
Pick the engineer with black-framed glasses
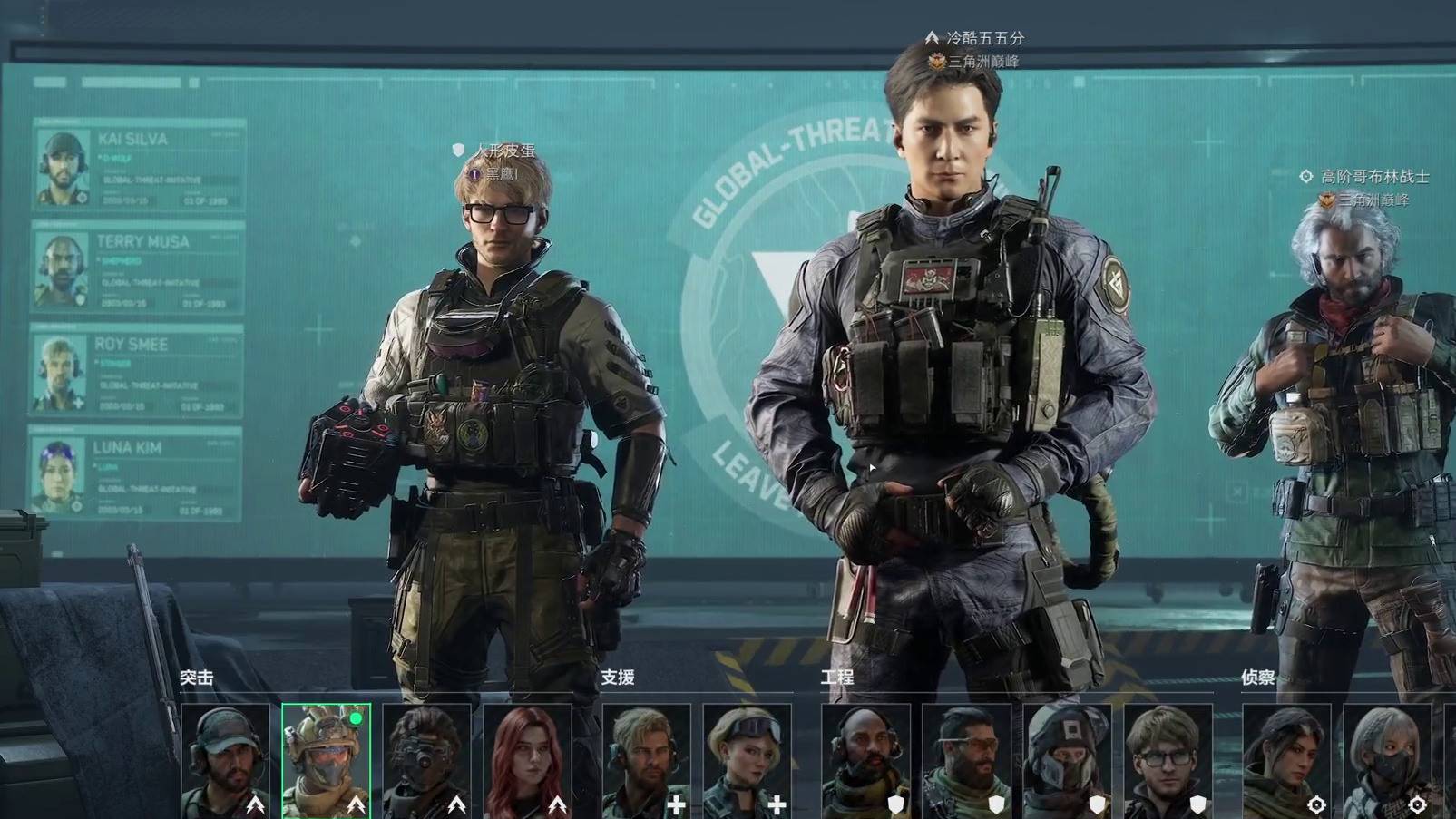pyautogui.click(x=1168, y=760)
